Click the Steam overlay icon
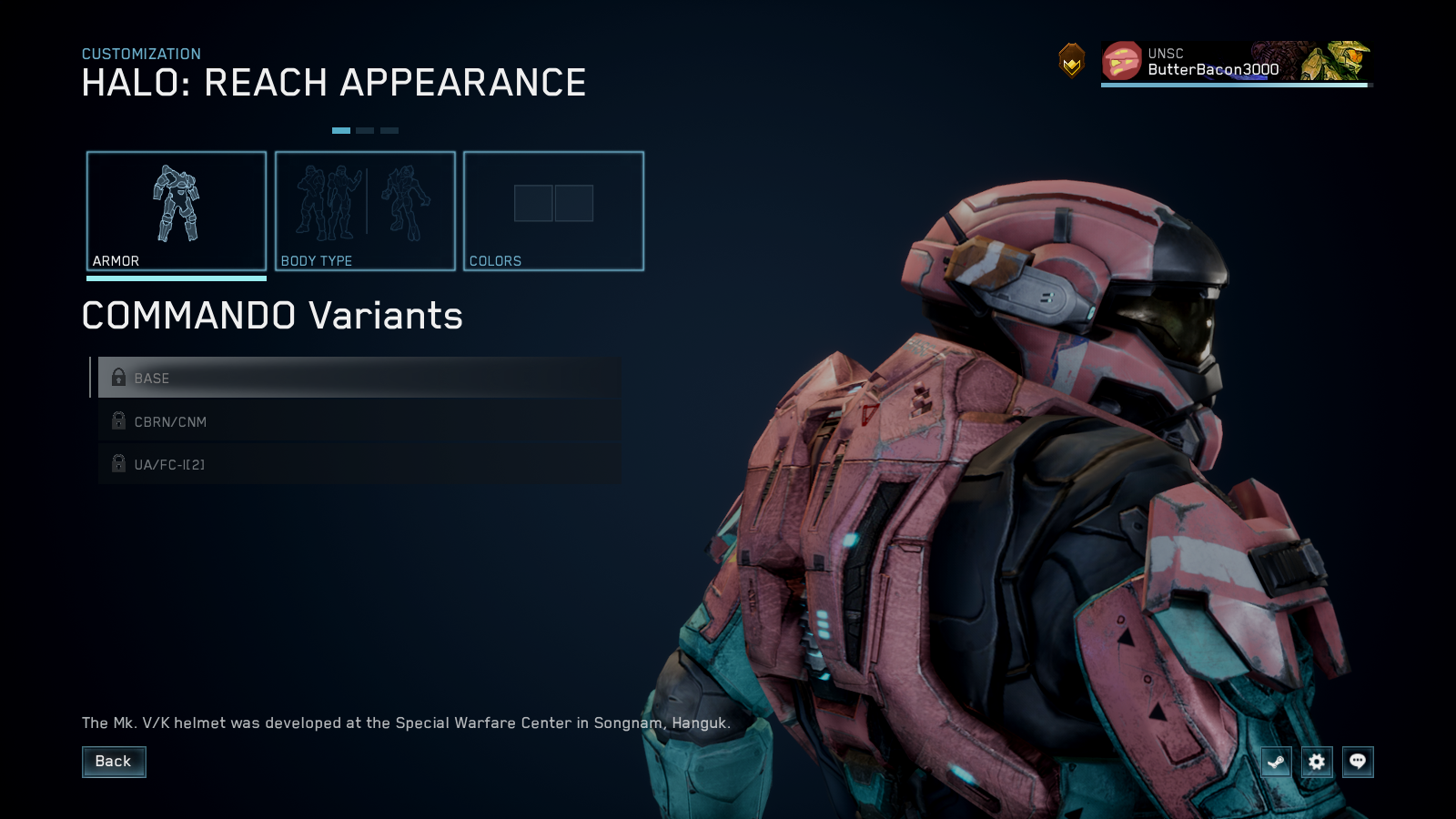The width and height of the screenshot is (1456, 819). pyautogui.click(x=1276, y=763)
